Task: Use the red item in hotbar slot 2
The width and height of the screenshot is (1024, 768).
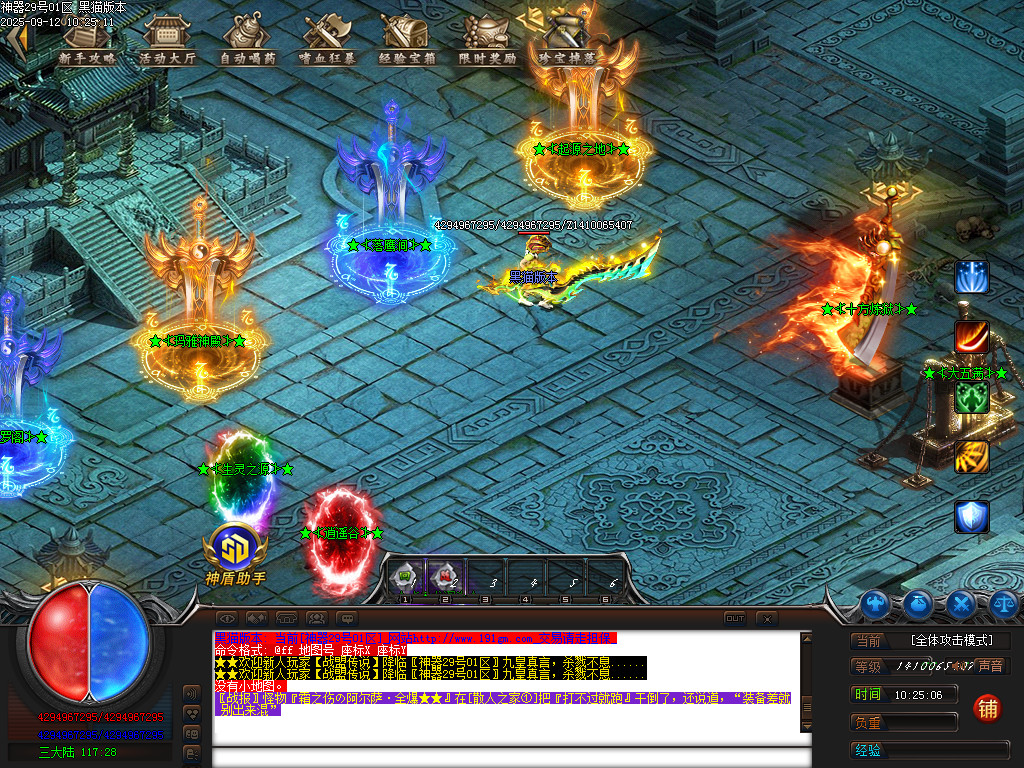Action: tap(443, 576)
